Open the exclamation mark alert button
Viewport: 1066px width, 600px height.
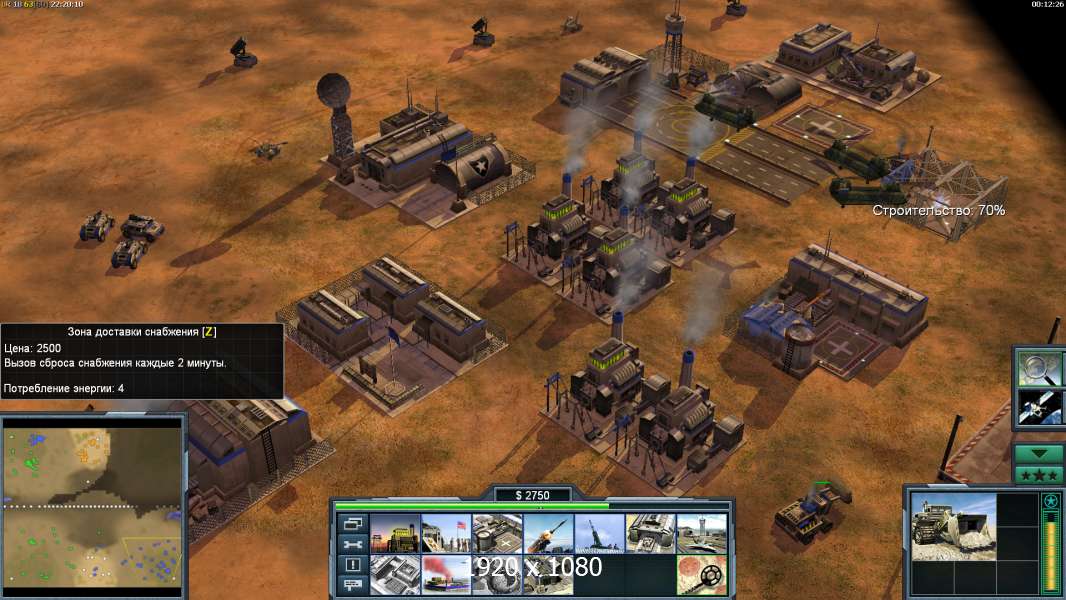(352, 565)
